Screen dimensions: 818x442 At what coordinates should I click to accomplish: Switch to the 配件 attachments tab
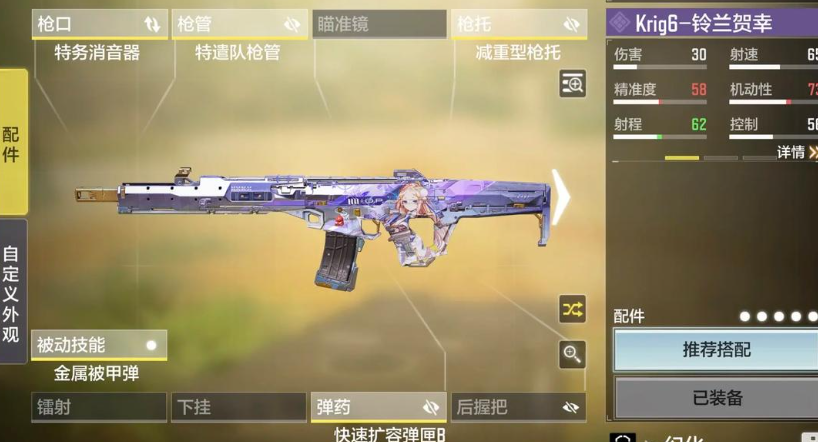(13, 142)
